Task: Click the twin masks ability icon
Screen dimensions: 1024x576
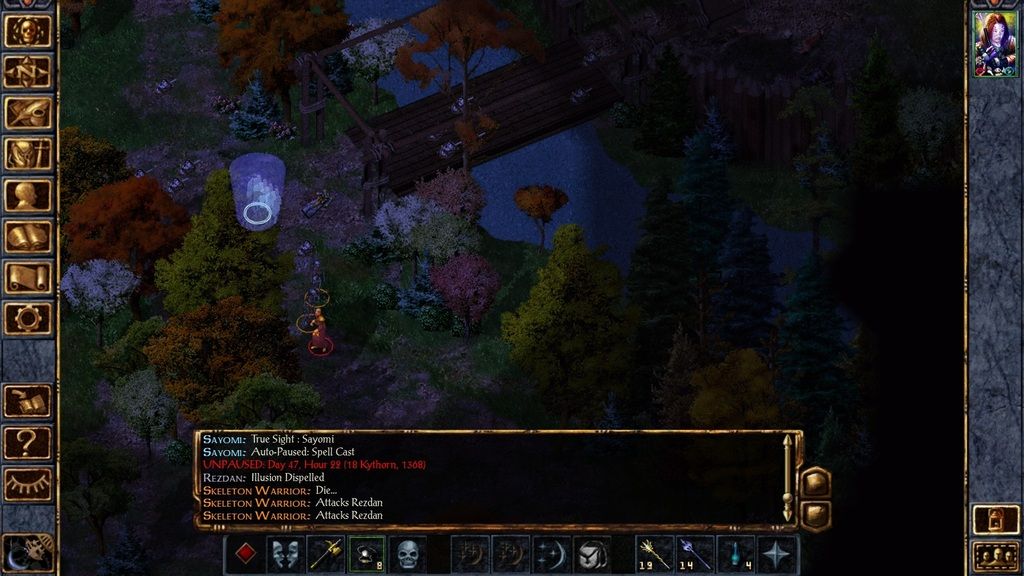Action: point(285,553)
